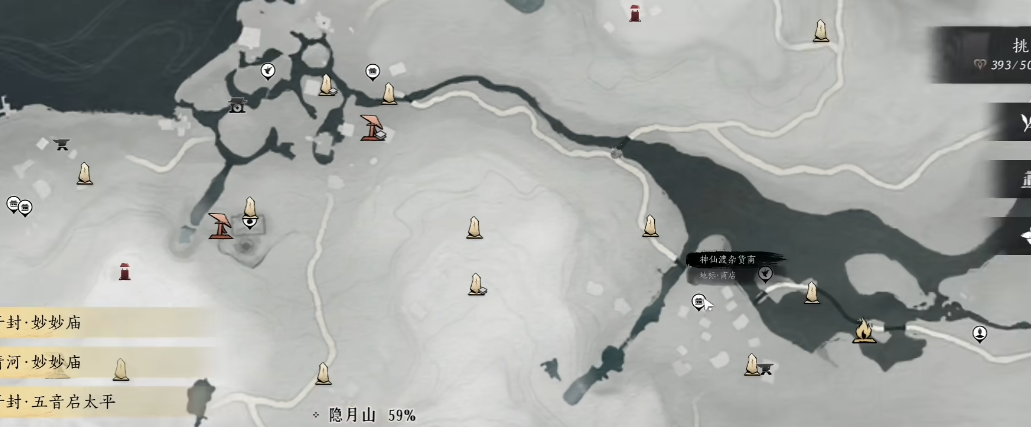Screen dimensions: 1031x427
Task: Select the 神仙渡杂货商 shop label
Action: click(733, 260)
